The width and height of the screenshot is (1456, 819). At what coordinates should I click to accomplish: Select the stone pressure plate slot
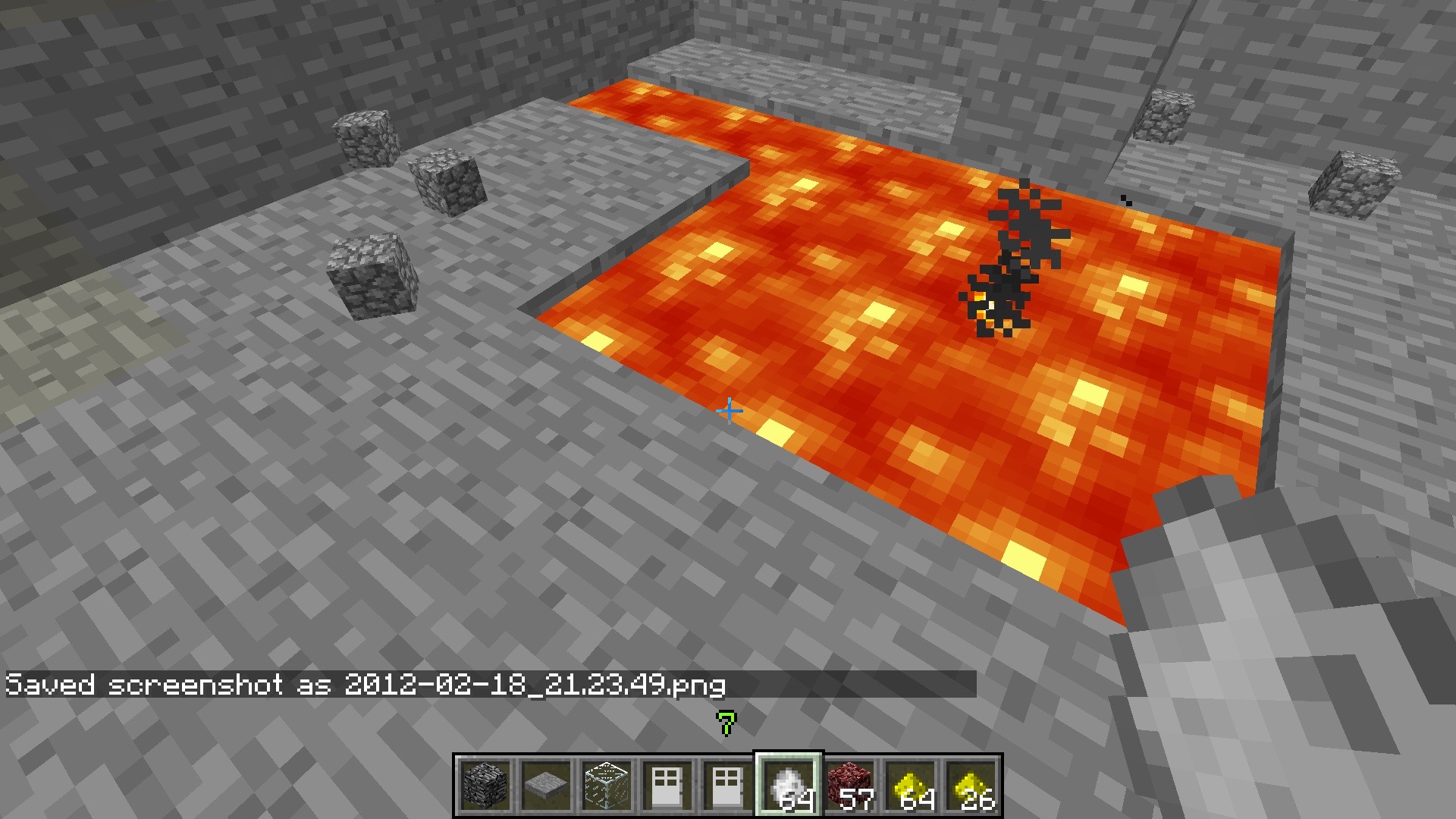546,786
